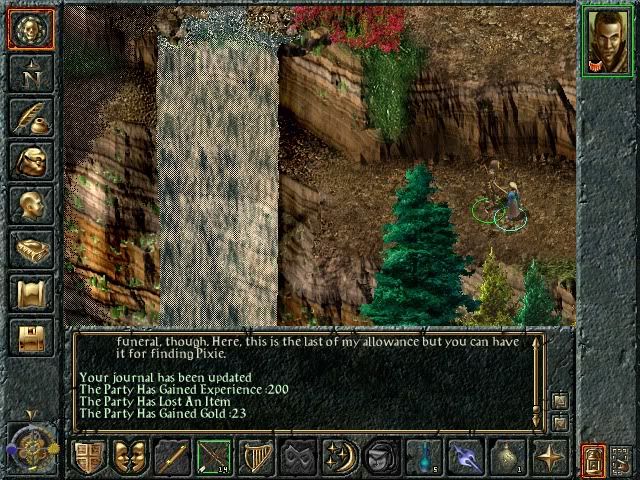Click the skull return-to-game button
Screen dimensions: 640x480
tap(30, 30)
